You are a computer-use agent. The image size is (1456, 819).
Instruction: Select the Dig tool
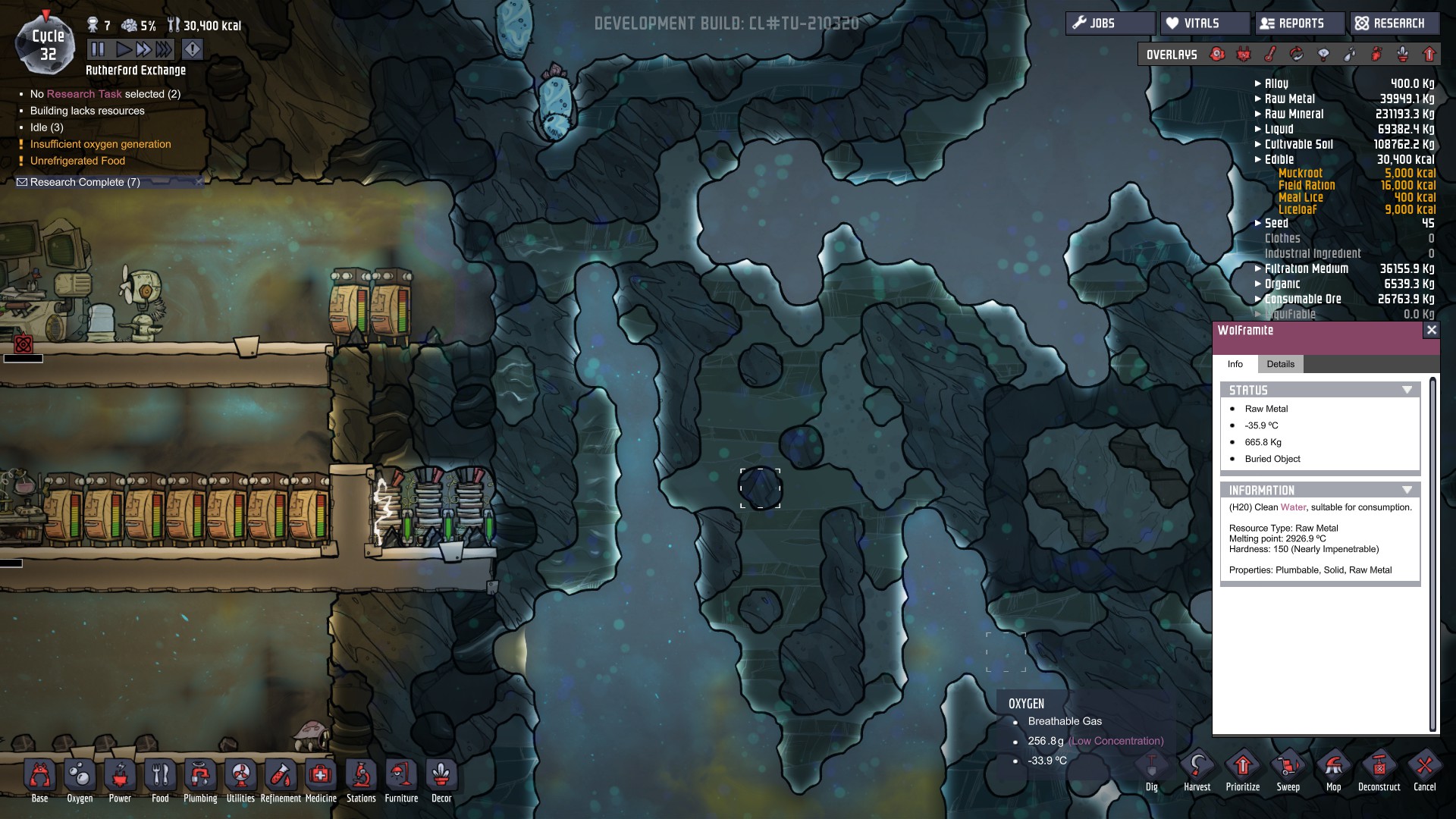click(1151, 771)
